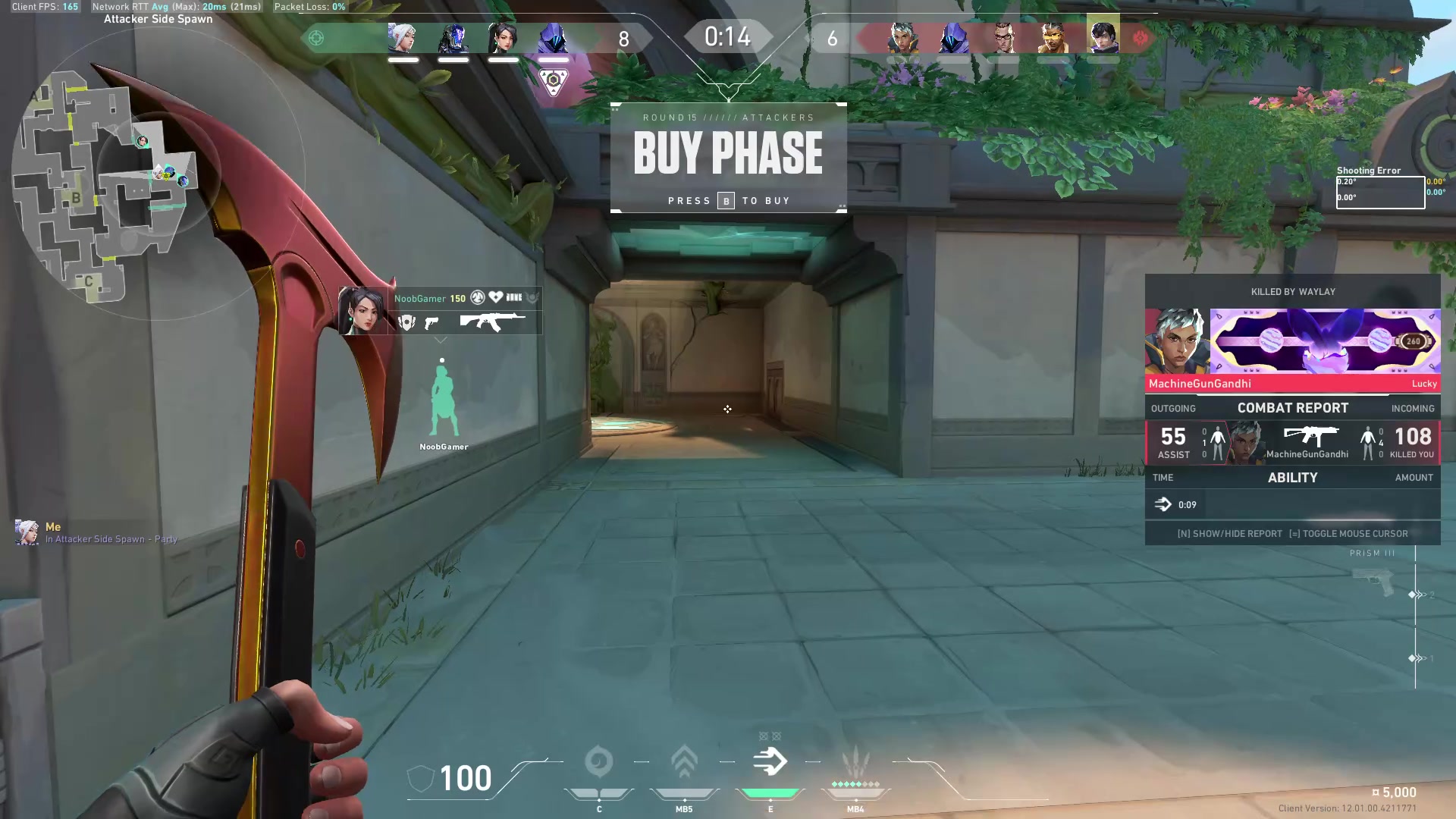Use the Tailwind dash ability icon
The height and width of the screenshot is (819, 1456).
pos(770,762)
